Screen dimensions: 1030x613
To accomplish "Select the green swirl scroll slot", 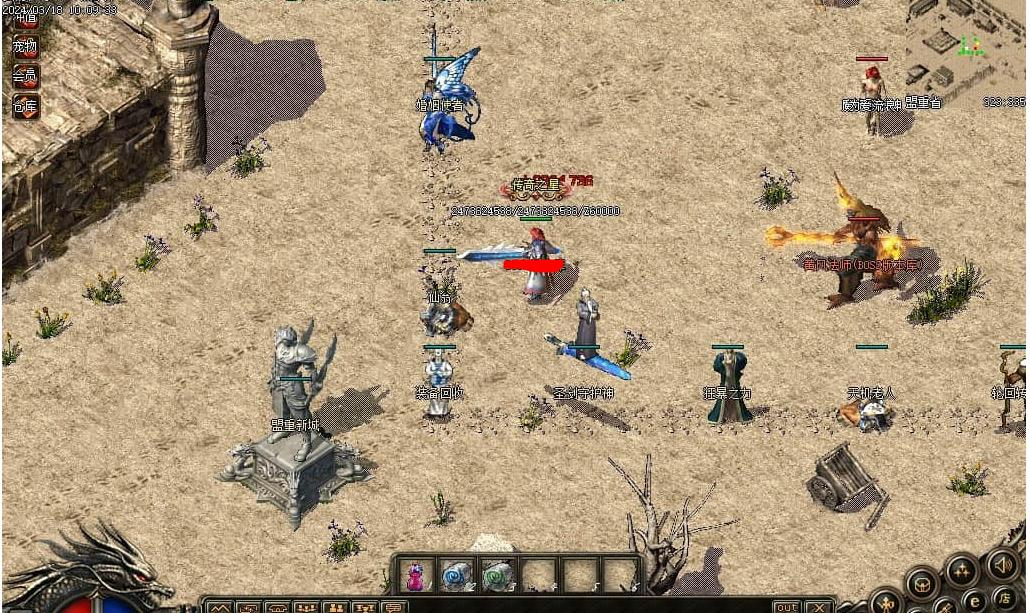I will pos(496,577).
